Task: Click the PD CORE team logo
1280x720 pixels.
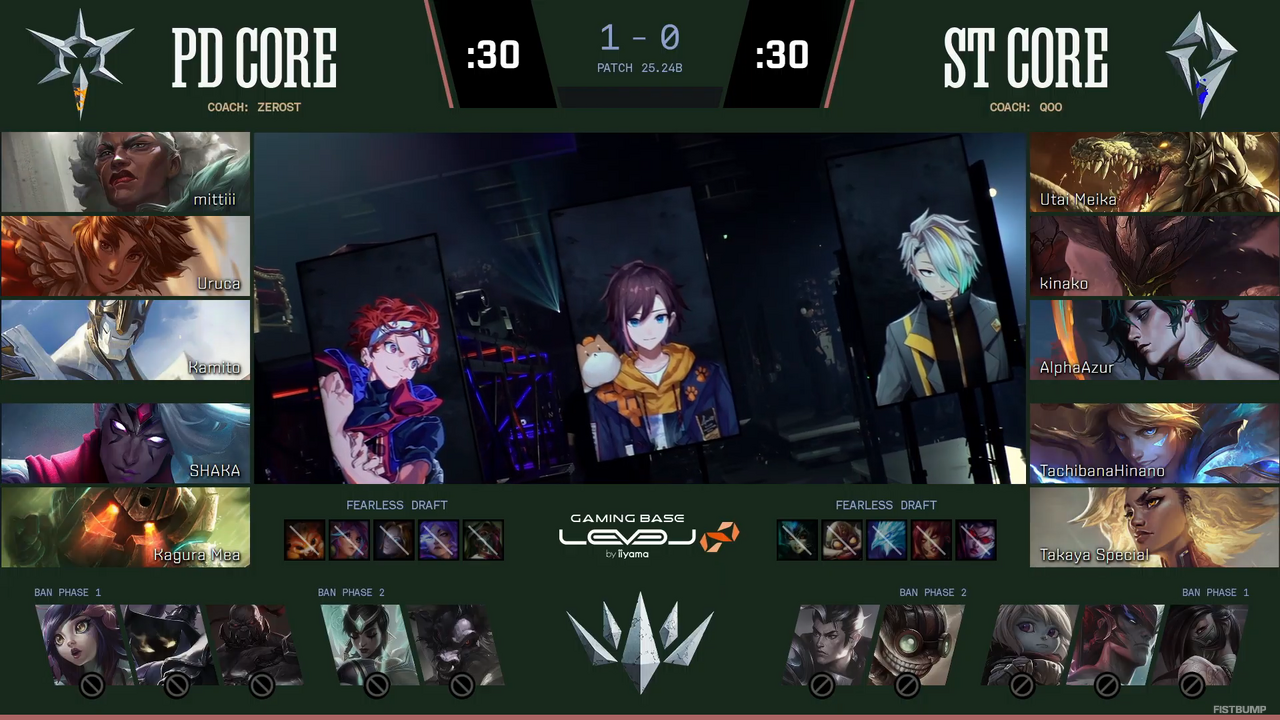Action: click(78, 62)
